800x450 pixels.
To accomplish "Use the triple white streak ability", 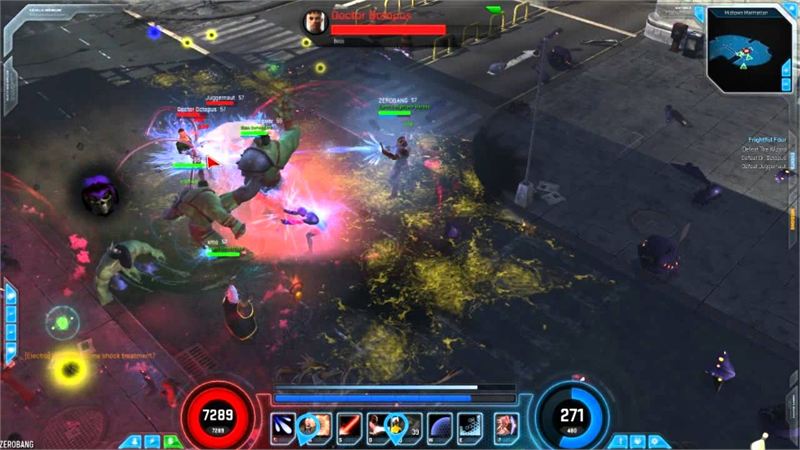I will pos(285,427).
